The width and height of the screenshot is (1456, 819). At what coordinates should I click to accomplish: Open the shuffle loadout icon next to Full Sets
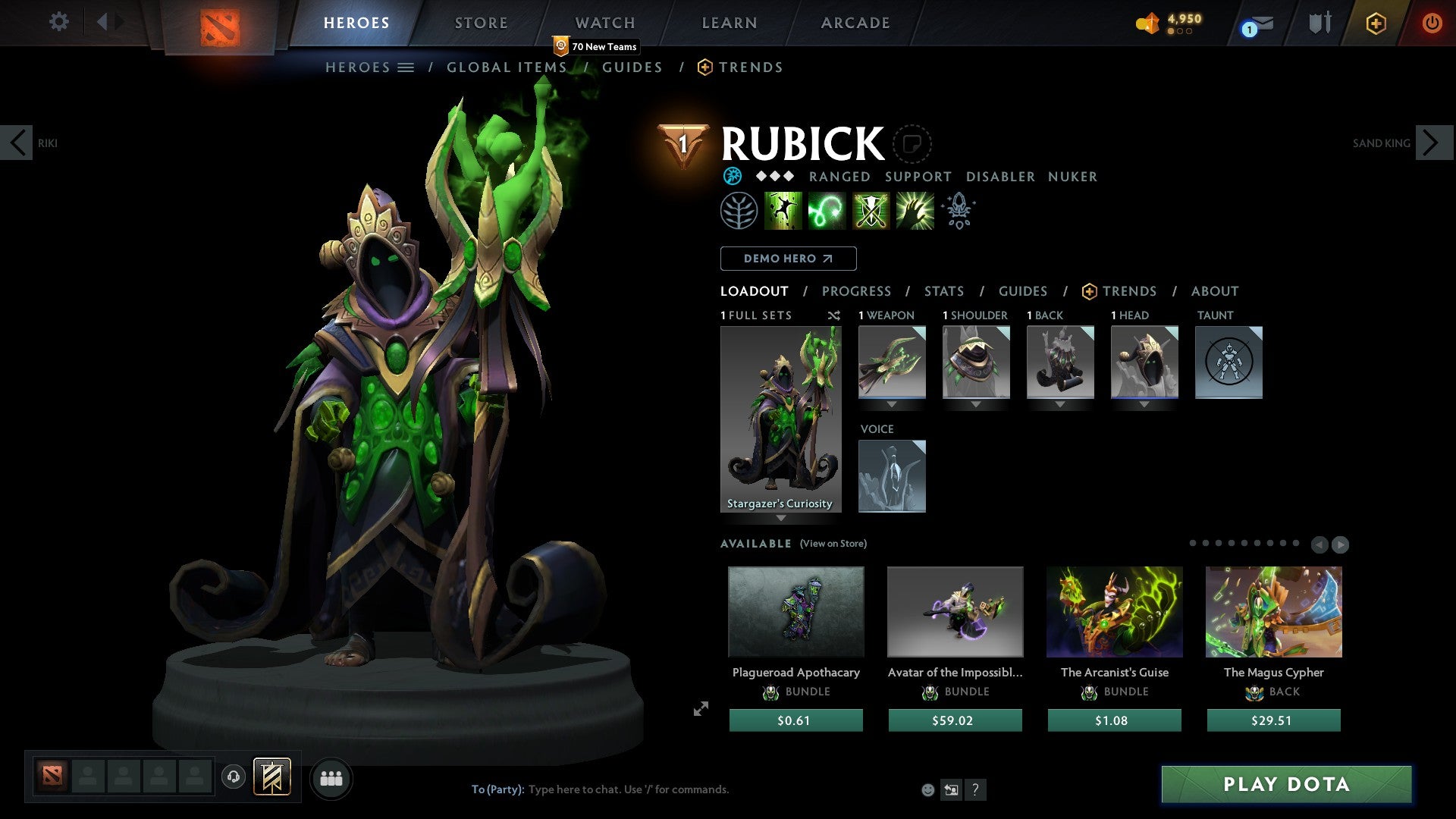coord(833,315)
